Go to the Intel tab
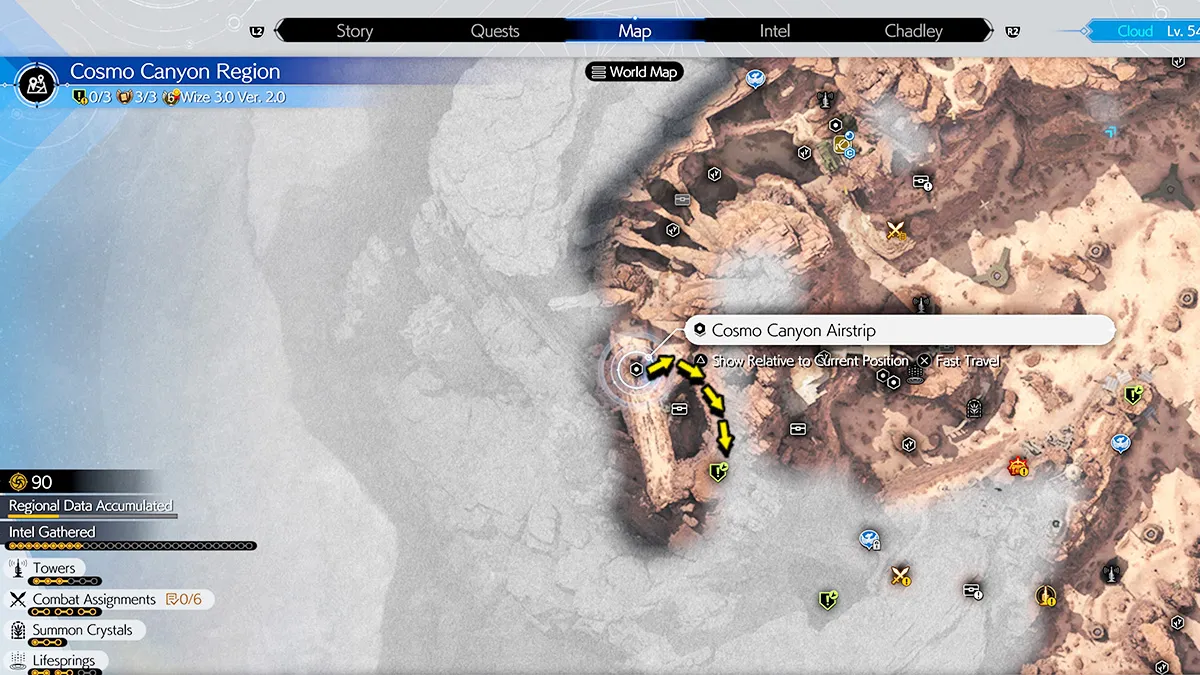Screen dimensions: 1200x675 [x=775, y=31]
